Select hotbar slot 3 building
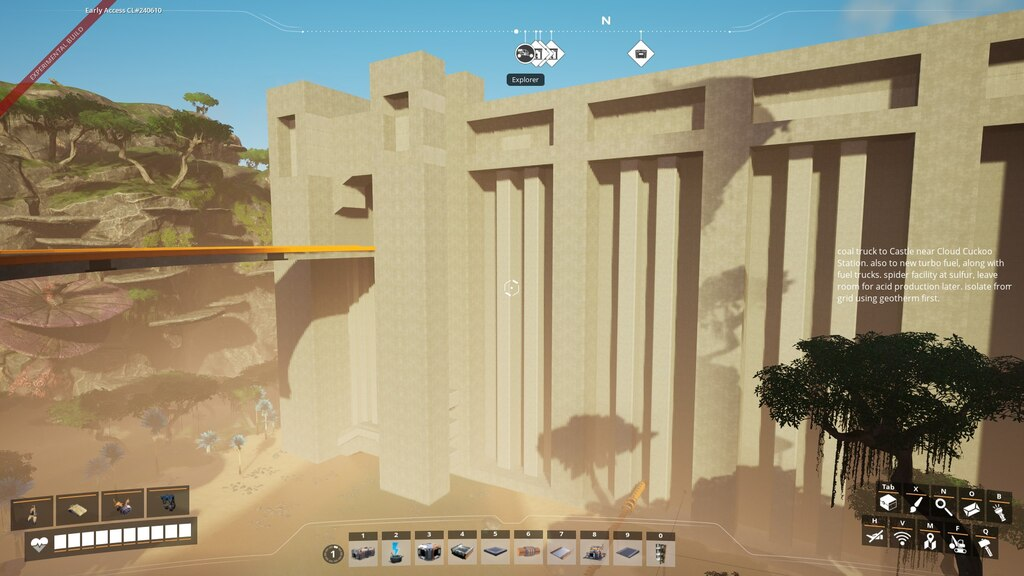This screenshot has height=576, width=1024. point(429,553)
